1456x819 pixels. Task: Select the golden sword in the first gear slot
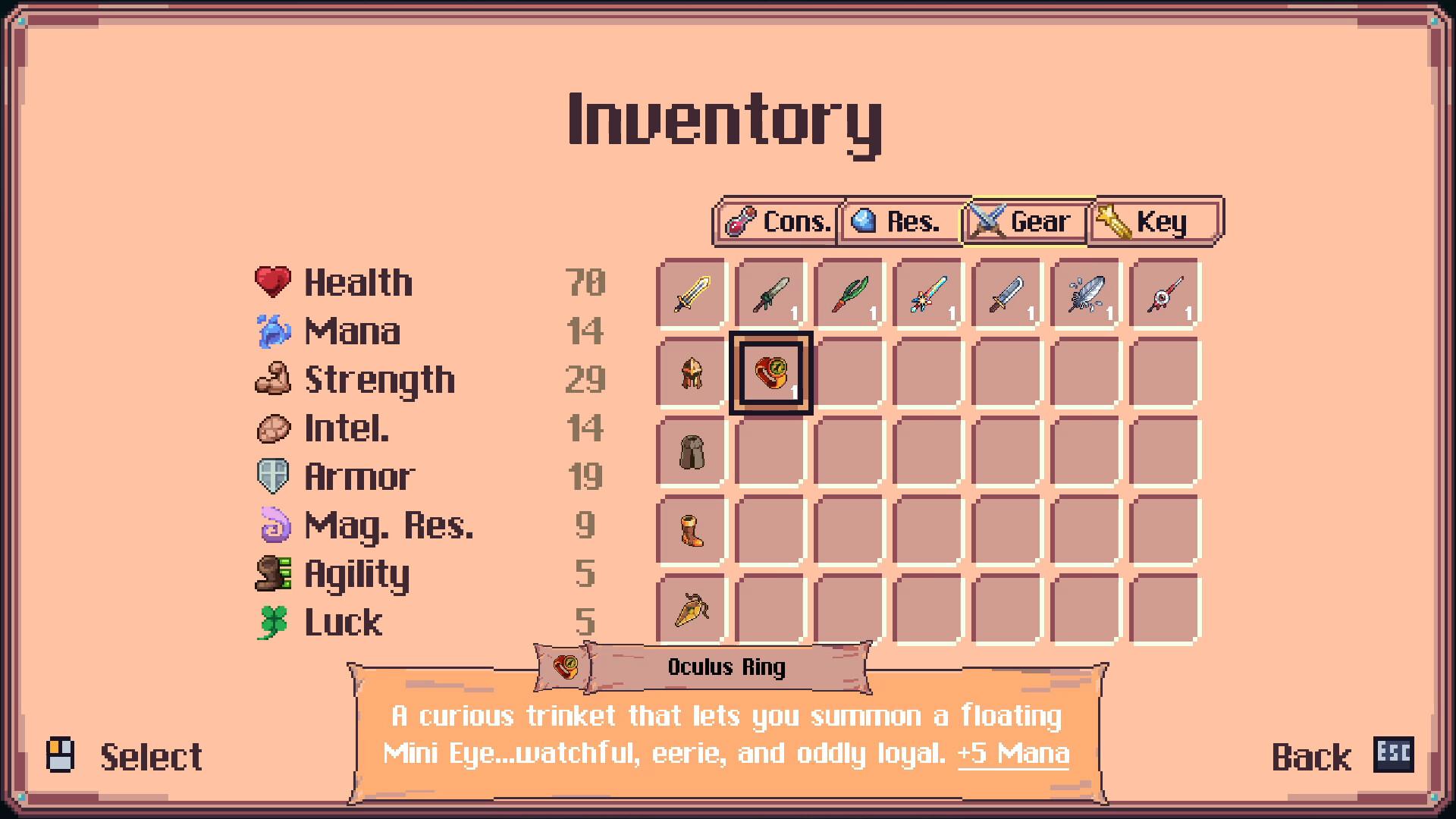pyautogui.click(x=691, y=294)
